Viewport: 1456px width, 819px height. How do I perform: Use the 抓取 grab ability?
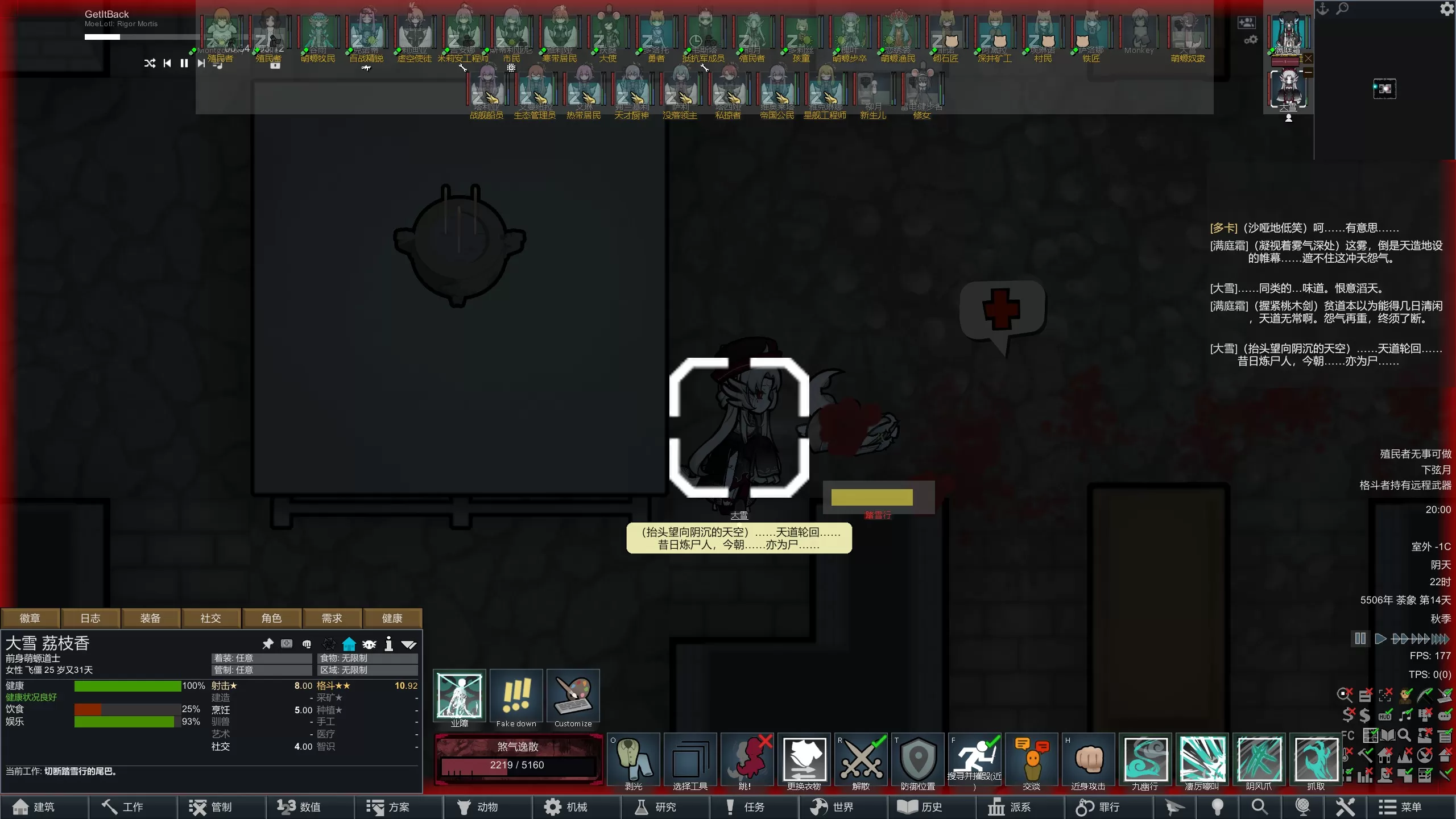point(1316,760)
